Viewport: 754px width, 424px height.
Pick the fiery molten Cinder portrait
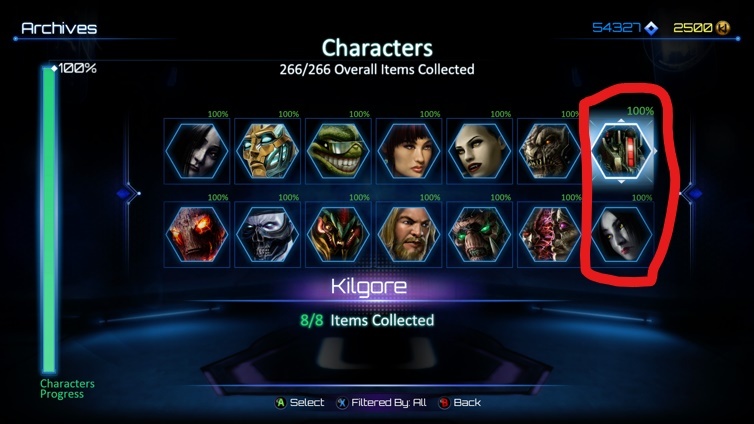point(197,233)
